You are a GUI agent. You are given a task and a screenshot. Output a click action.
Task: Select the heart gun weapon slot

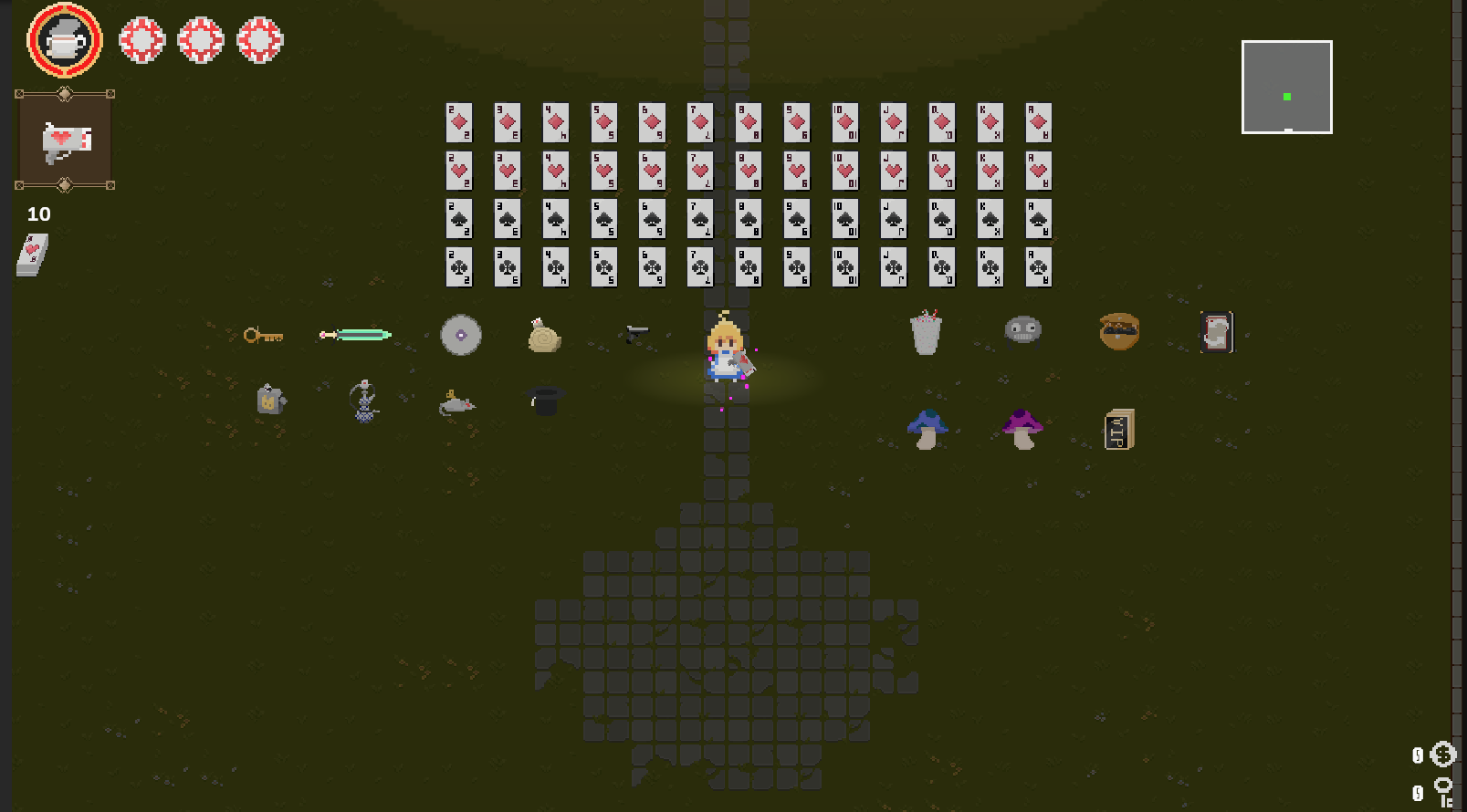pos(64,139)
